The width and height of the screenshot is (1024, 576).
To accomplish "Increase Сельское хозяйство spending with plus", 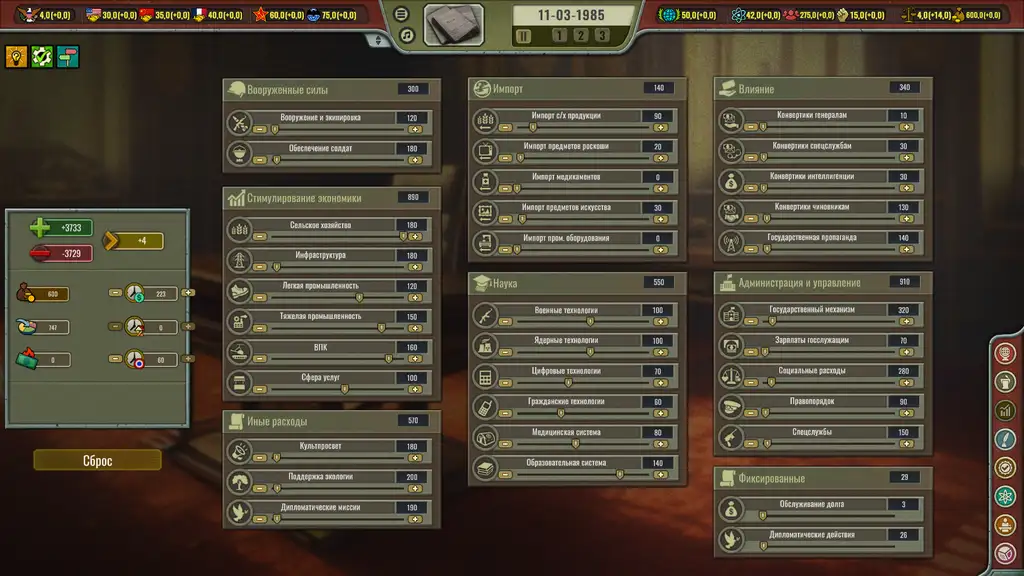I will pos(414,237).
